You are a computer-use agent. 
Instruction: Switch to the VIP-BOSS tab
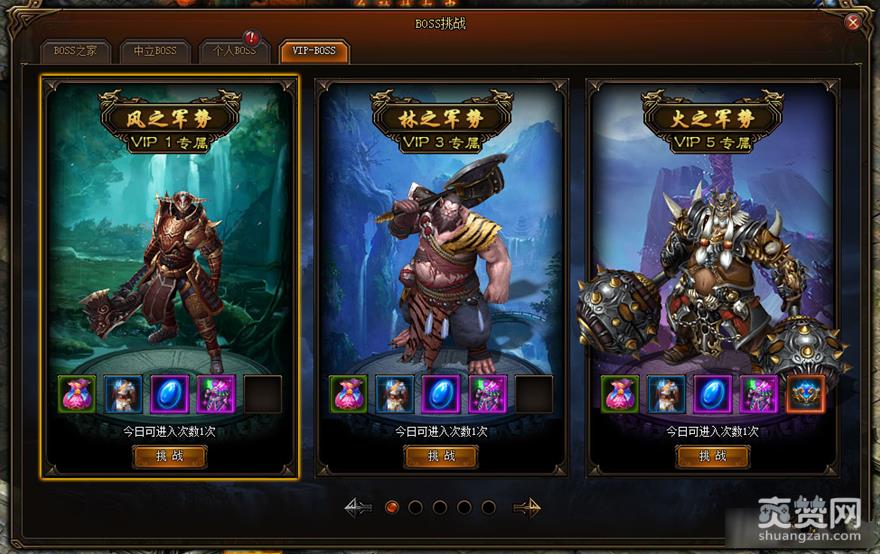point(314,51)
